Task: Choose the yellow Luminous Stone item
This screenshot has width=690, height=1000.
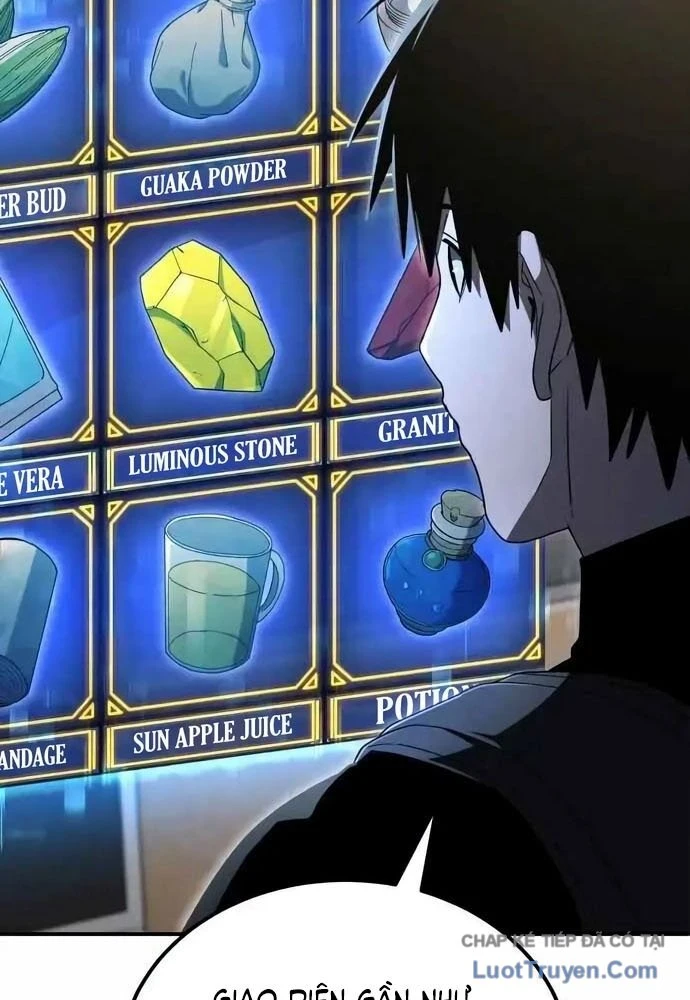Action: pyautogui.click(x=207, y=316)
